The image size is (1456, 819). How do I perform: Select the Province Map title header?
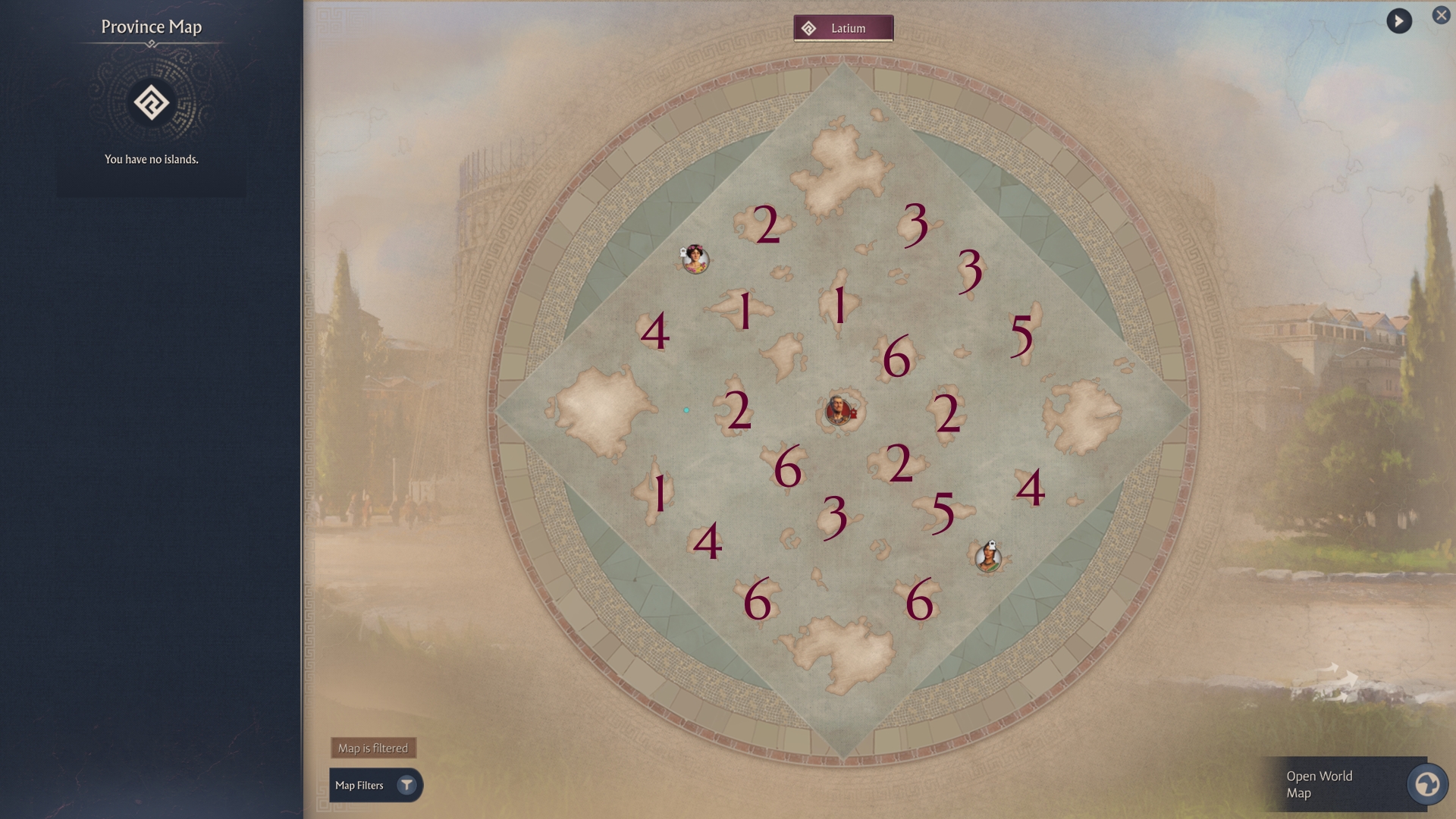click(x=151, y=27)
